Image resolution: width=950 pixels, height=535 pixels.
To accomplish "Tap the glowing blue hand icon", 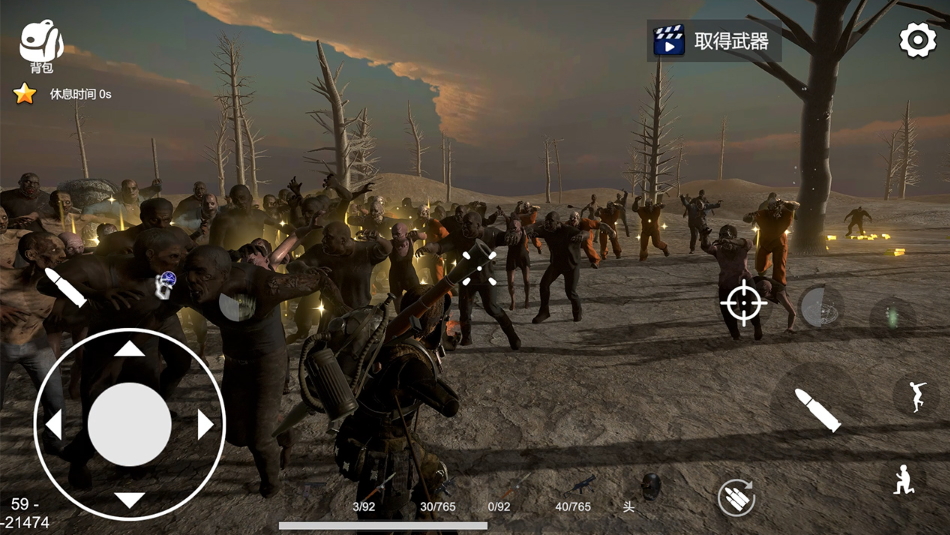I will 164,285.
